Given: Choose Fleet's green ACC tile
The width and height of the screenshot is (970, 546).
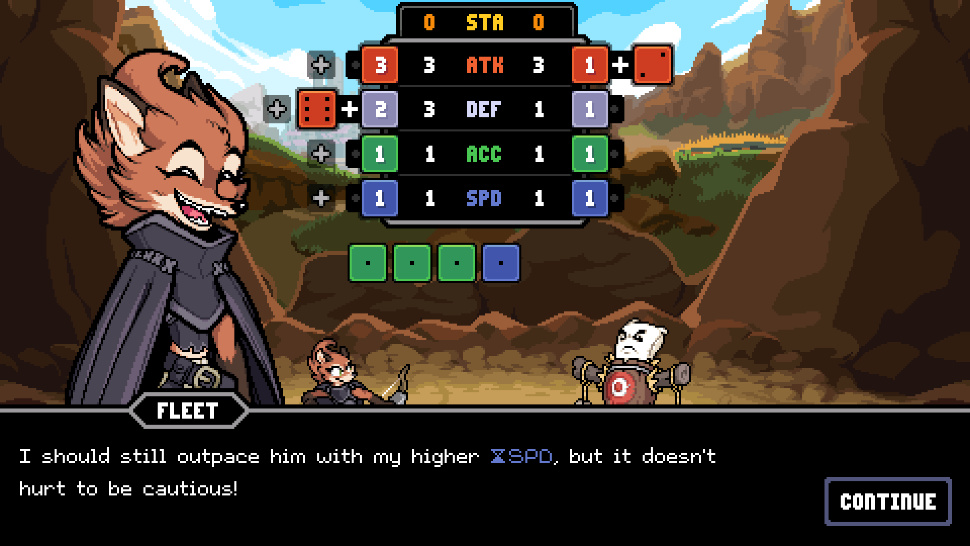Looking at the screenshot, I should coord(379,154).
